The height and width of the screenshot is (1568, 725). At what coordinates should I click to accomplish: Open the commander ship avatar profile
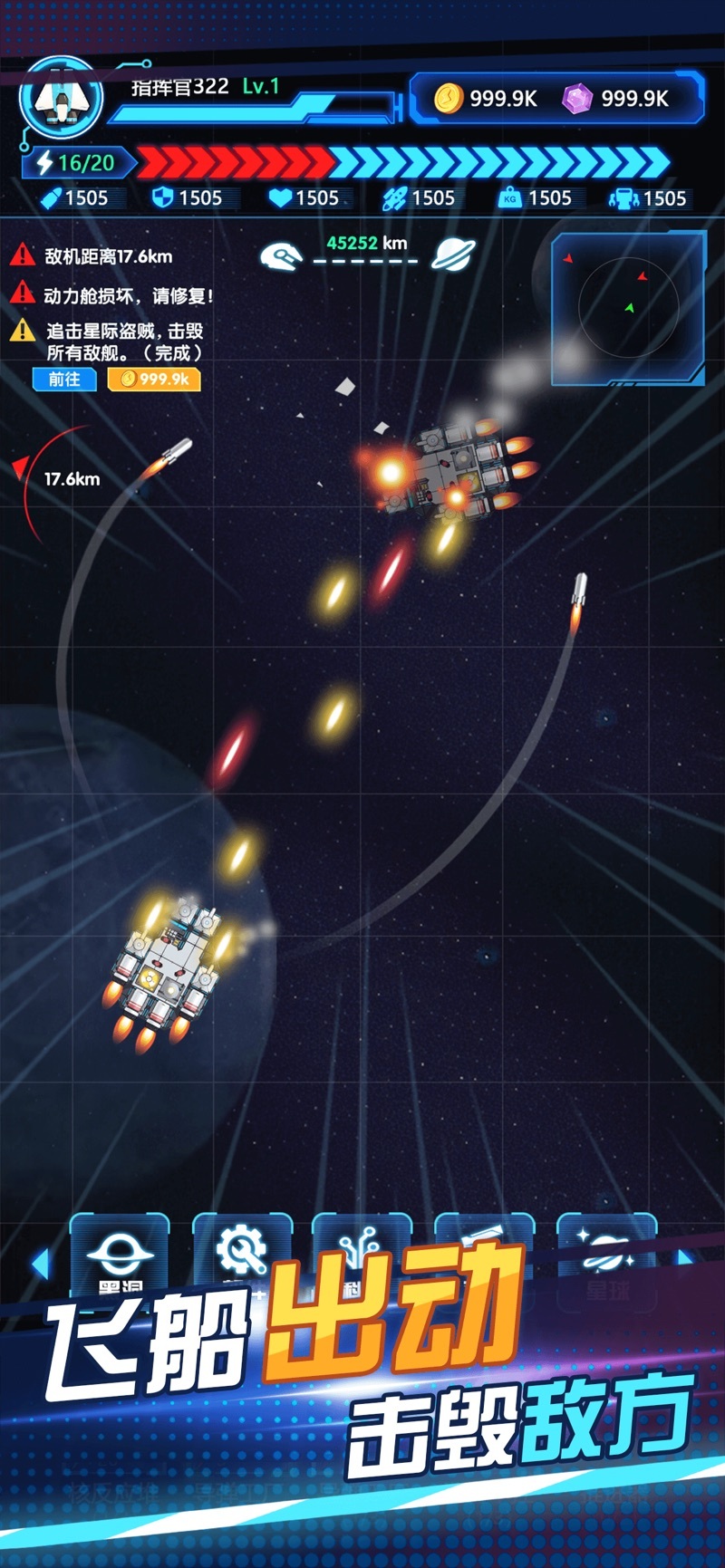tap(62, 100)
